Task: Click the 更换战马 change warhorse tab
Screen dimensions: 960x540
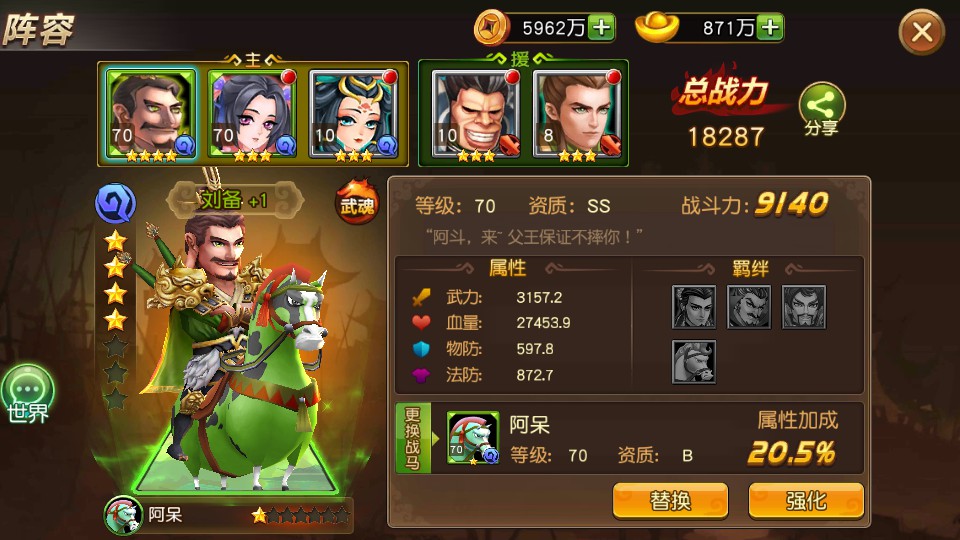Action: (x=414, y=439)
